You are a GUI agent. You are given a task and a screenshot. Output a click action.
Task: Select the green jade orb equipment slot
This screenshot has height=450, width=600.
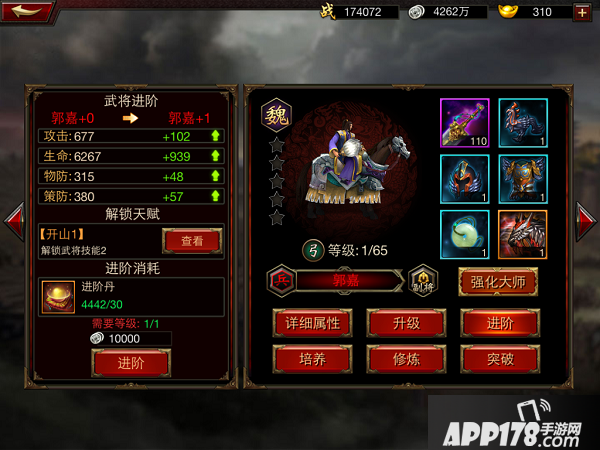tap(465, 235)
